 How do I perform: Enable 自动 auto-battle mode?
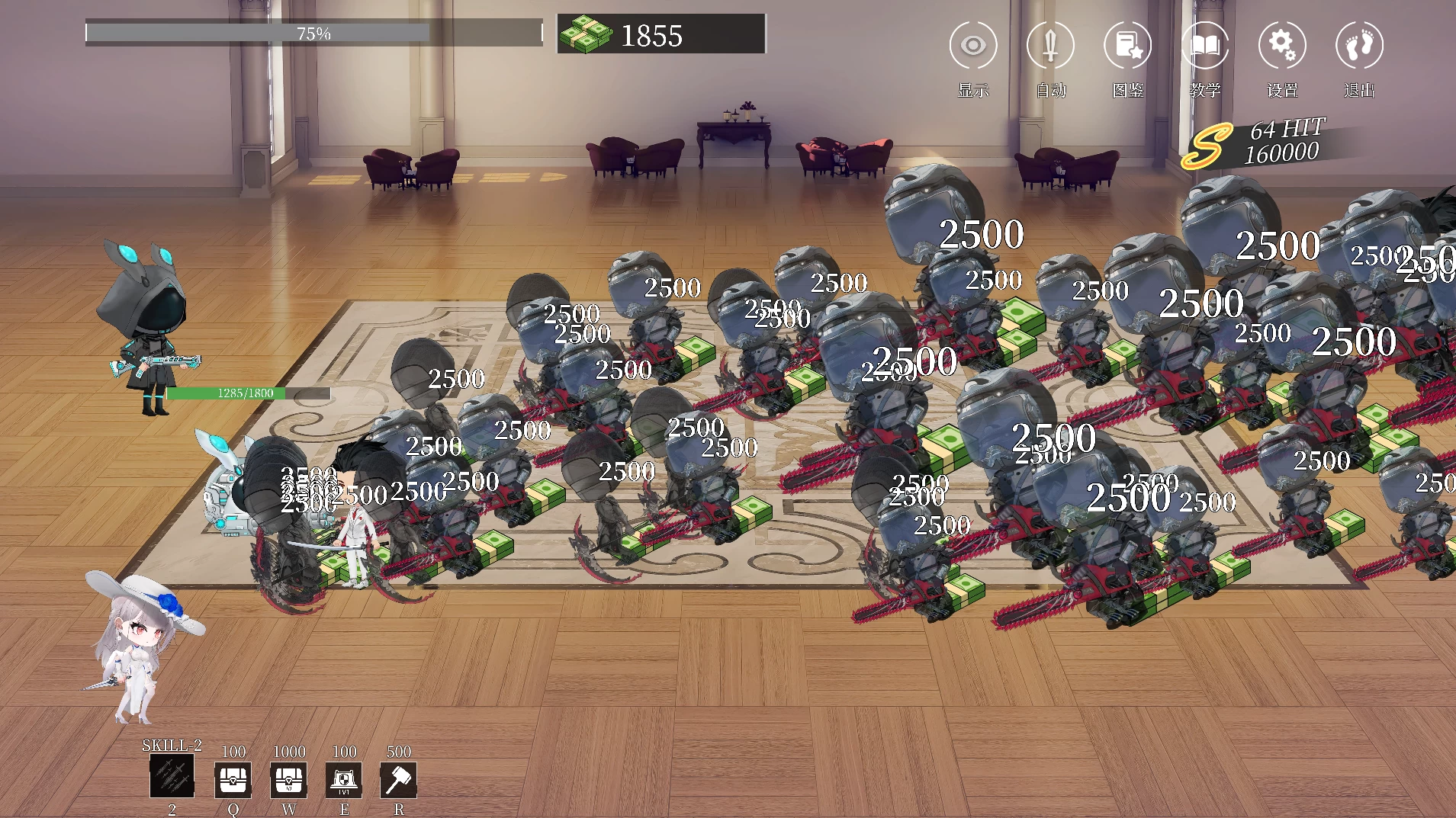[x=1051, y=46]
